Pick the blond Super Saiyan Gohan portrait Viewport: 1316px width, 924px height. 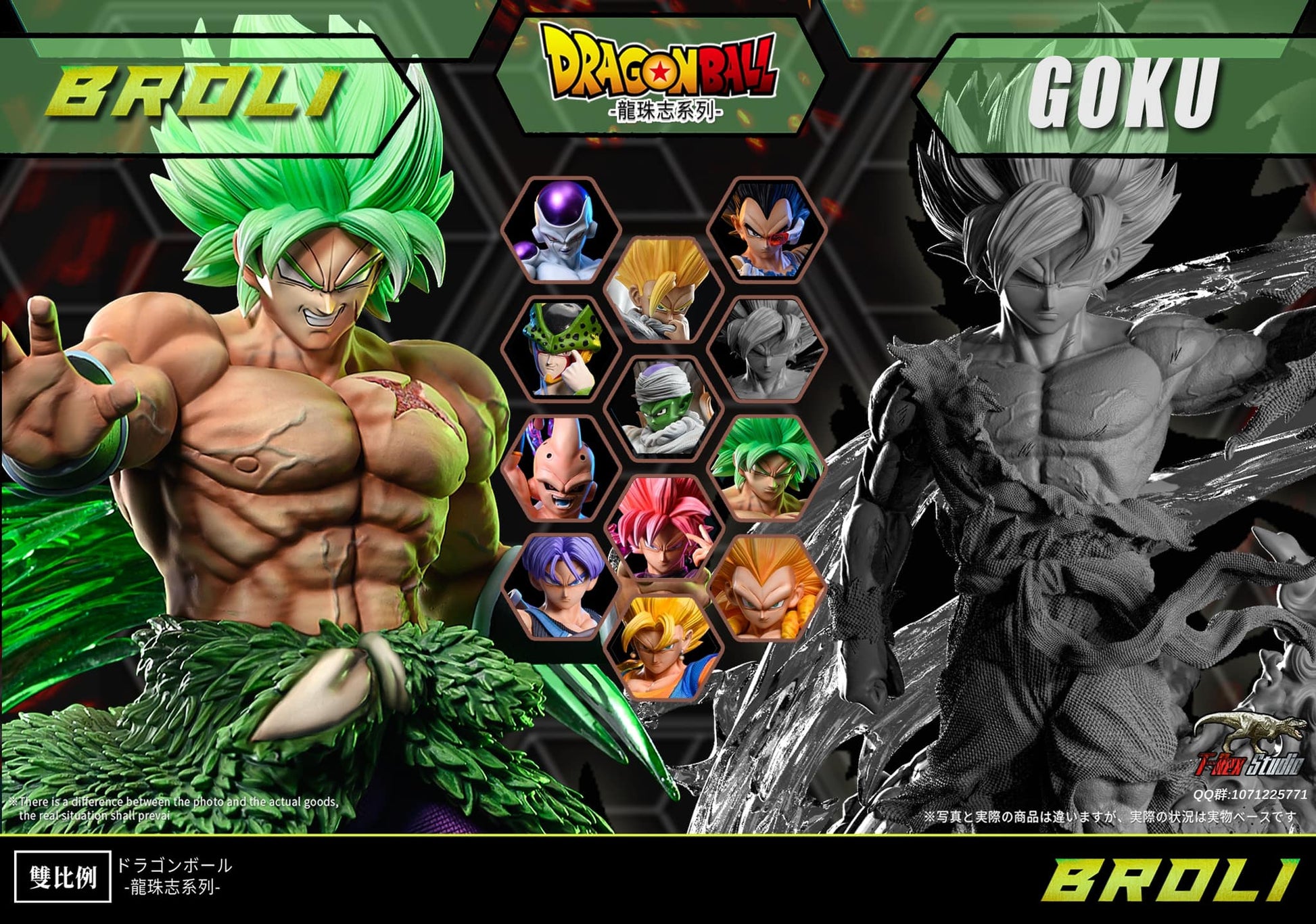pos(663,290)
